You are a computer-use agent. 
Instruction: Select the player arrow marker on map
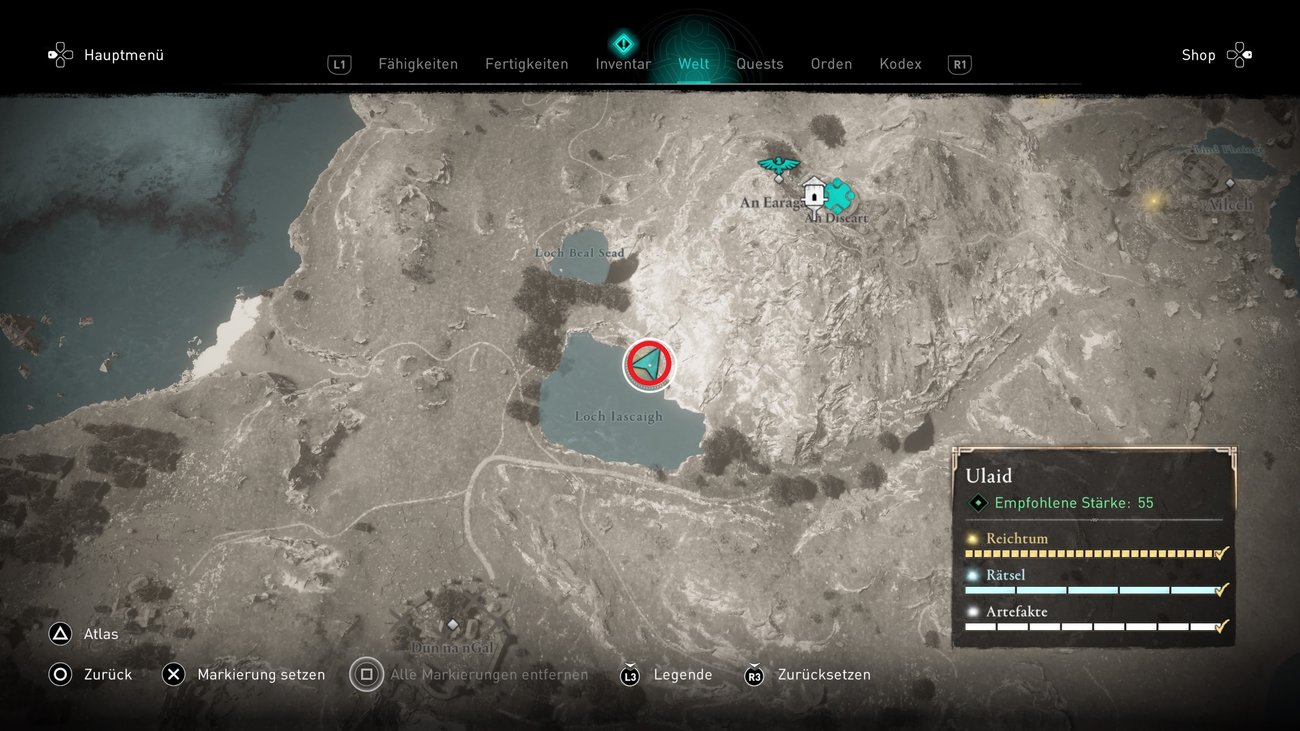(649, 365)
